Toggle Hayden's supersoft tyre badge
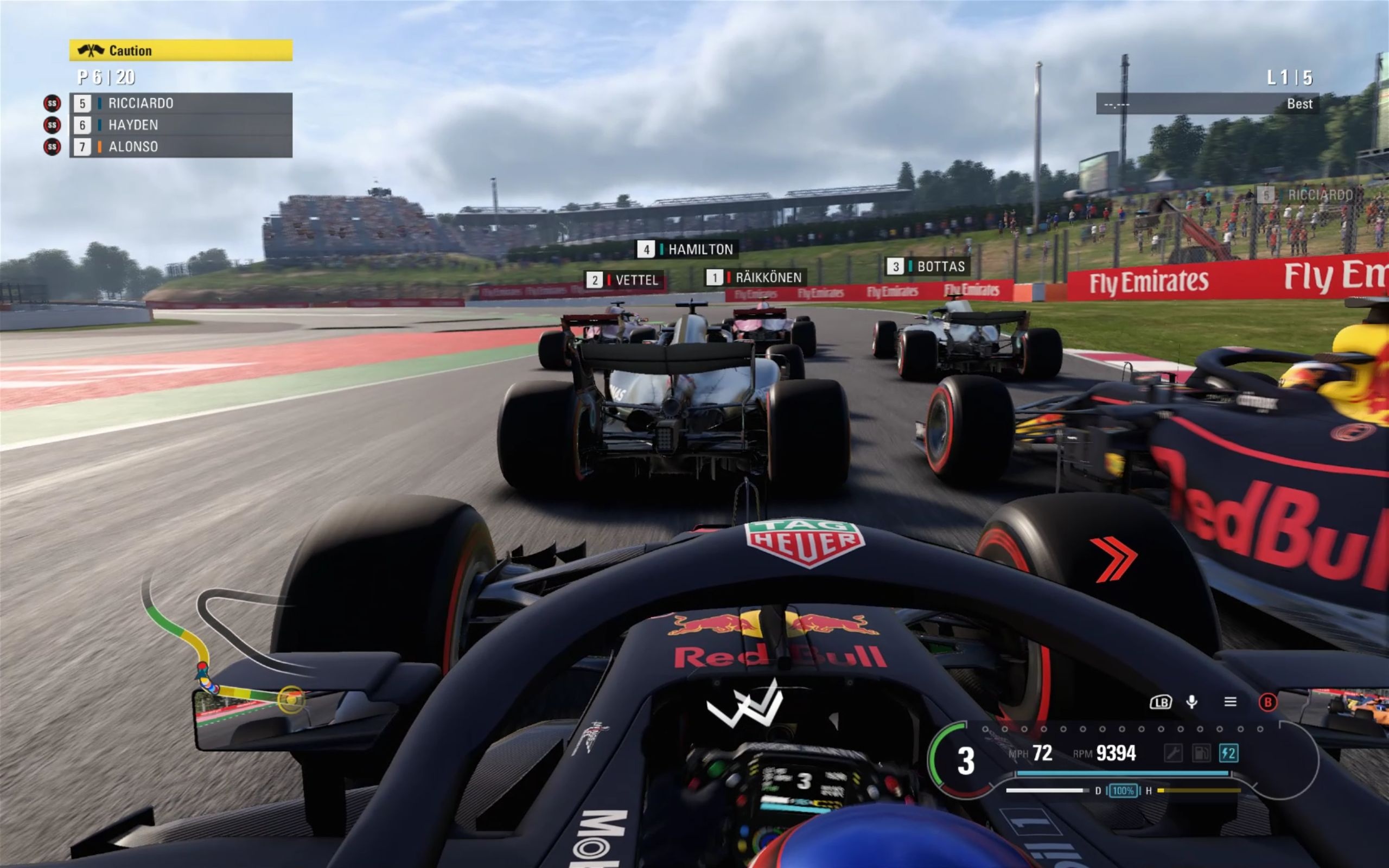The image size is (1389, 868). click(x=52, y=125)
